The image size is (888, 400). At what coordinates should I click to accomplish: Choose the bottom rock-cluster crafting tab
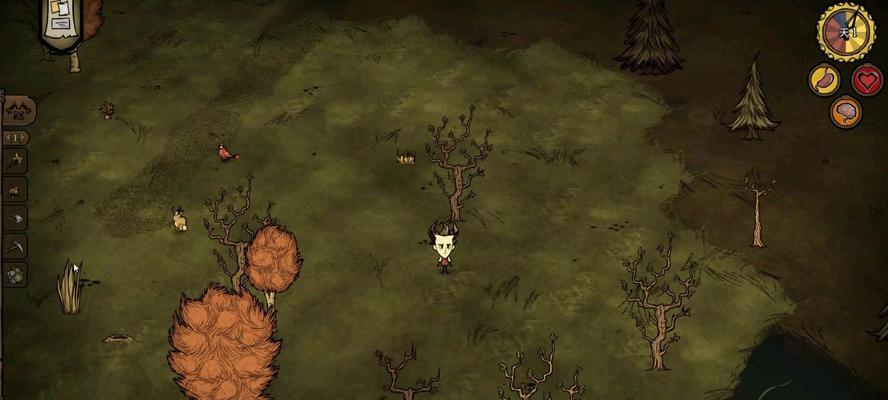coord(15,274)
